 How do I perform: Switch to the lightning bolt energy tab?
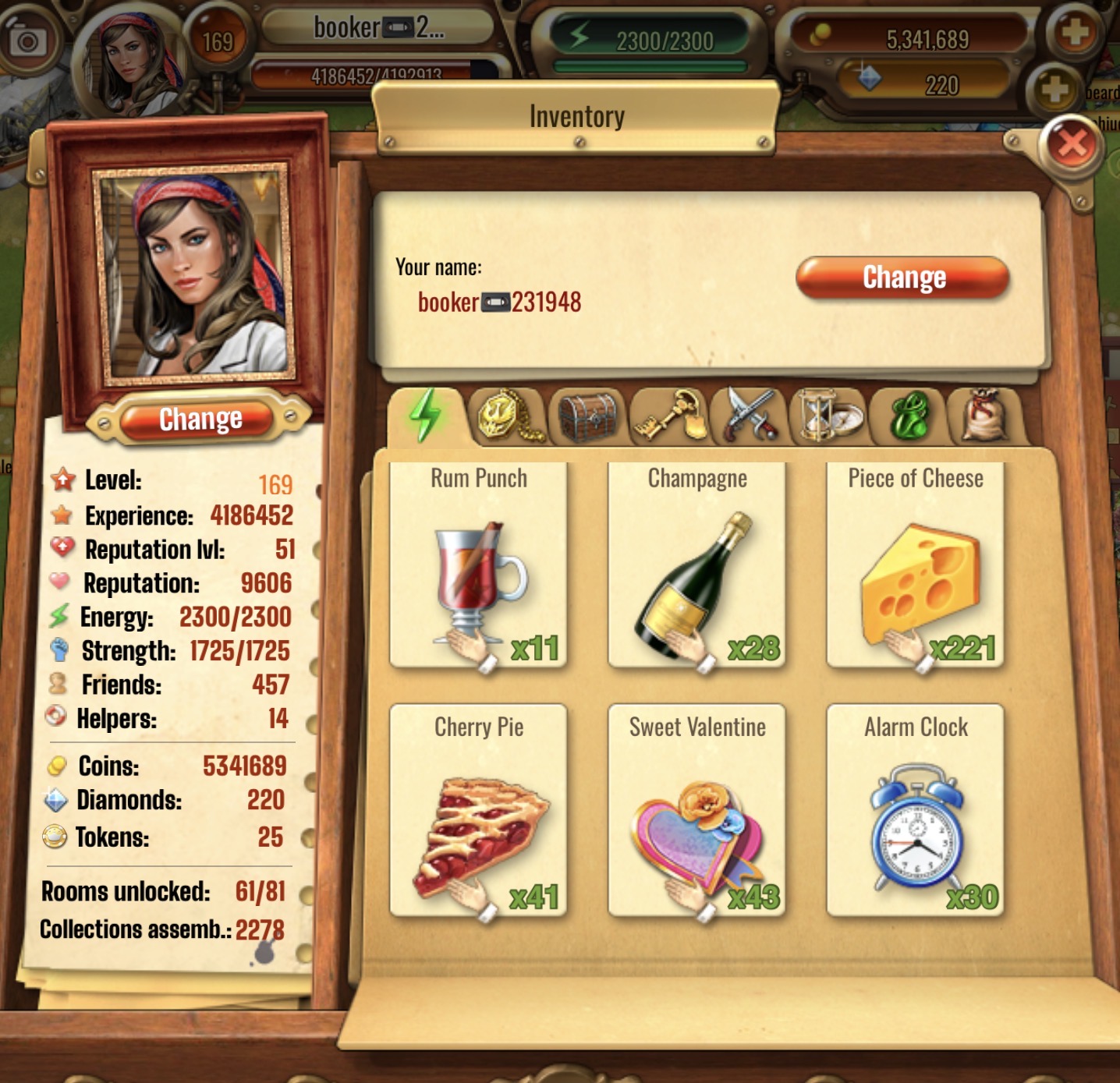tap(425, 416)
